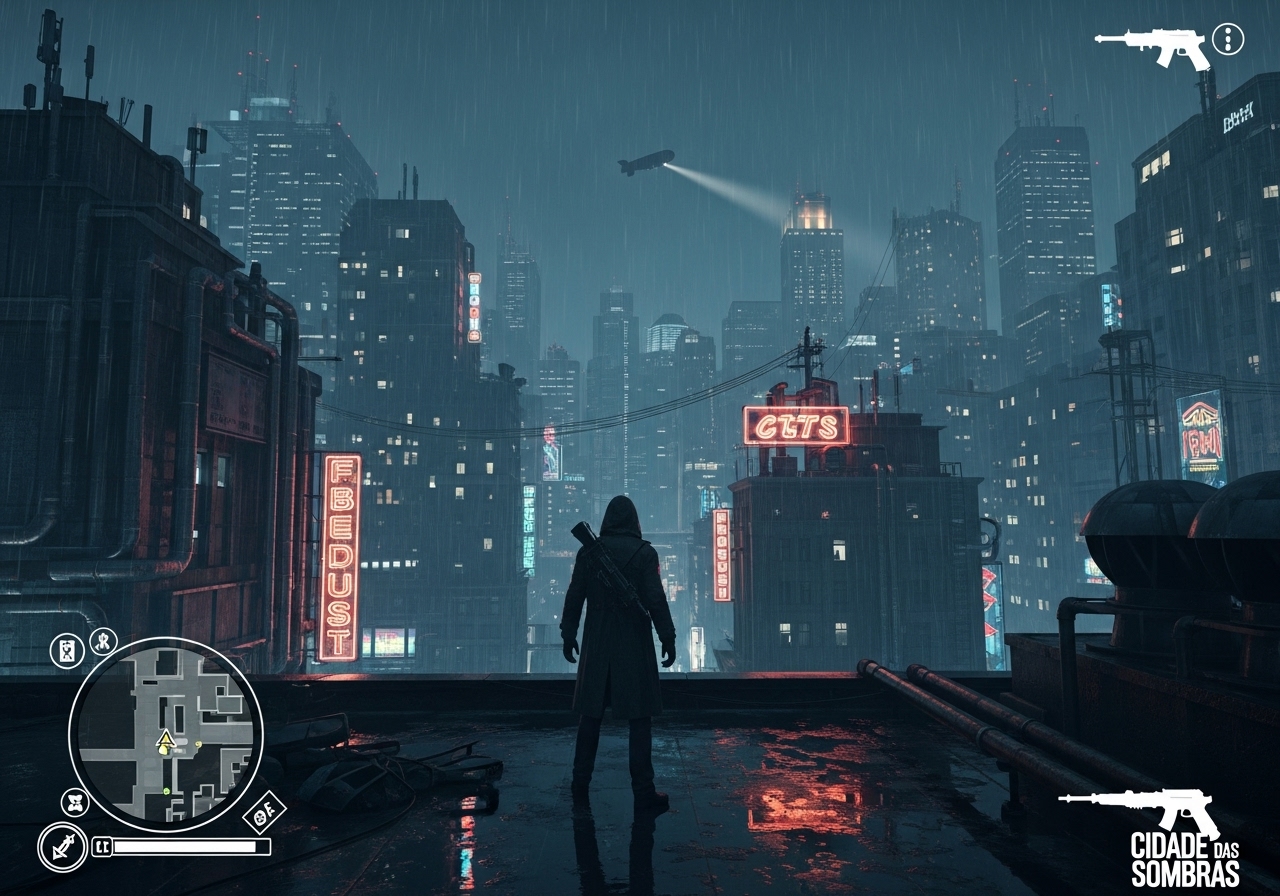Click the green marker on the minimap

(x=166, y=790)
